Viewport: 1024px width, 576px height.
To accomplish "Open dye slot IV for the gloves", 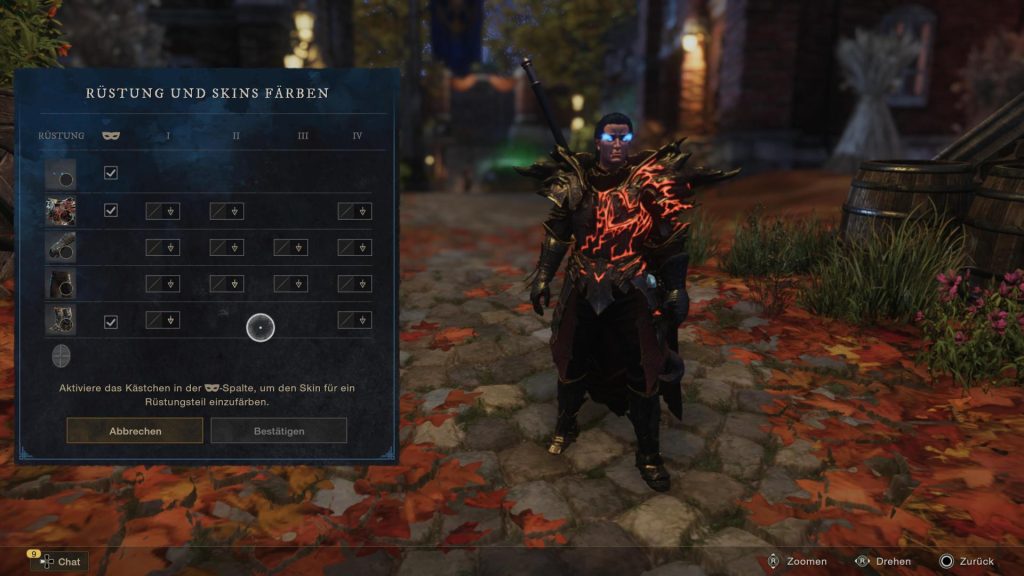I will [354, 247].
